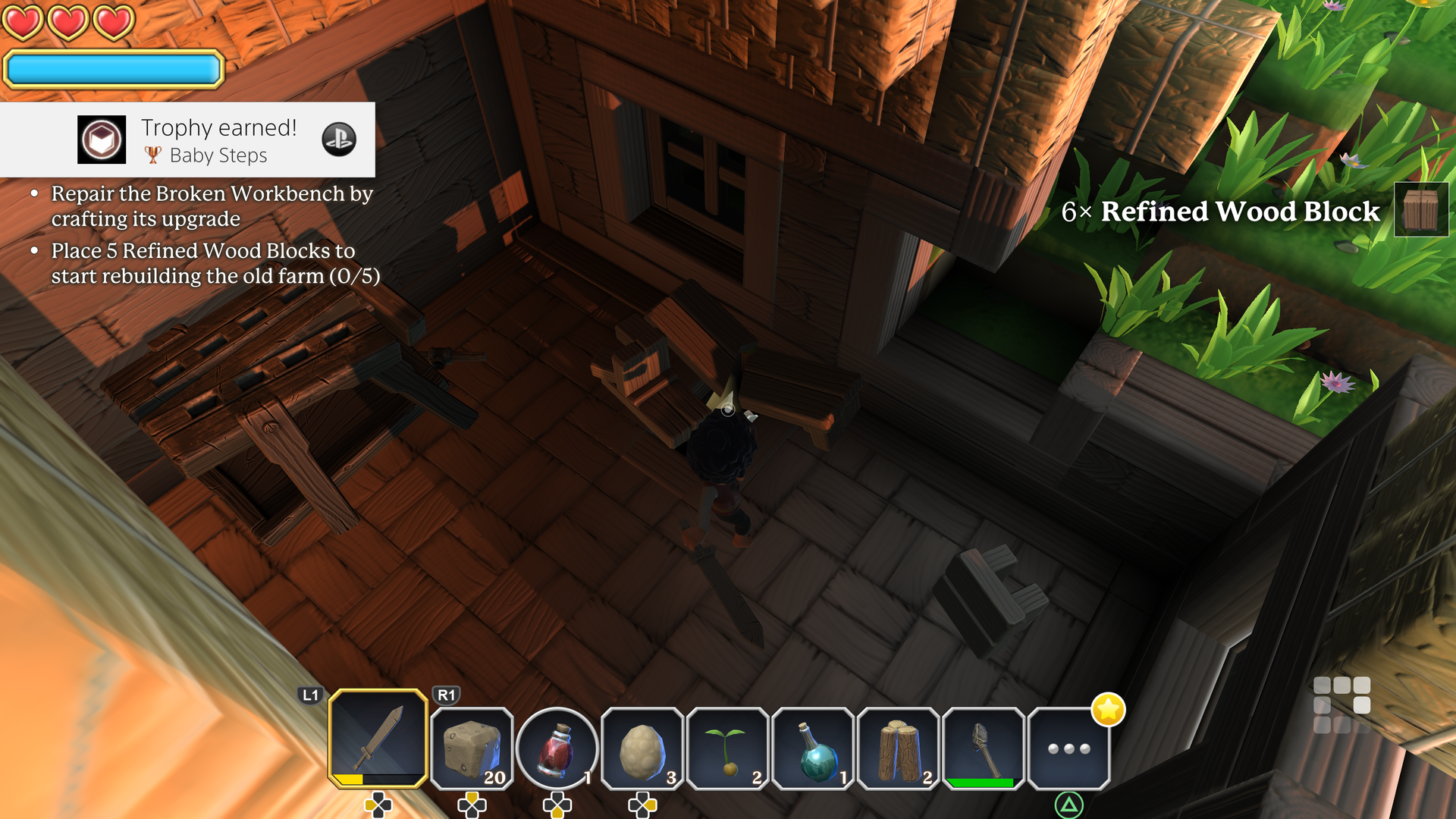Click the gold star badge on the hotbar
This screenshot has width=1456, height=819.
pyautogui.click(x=1108, y=711)
